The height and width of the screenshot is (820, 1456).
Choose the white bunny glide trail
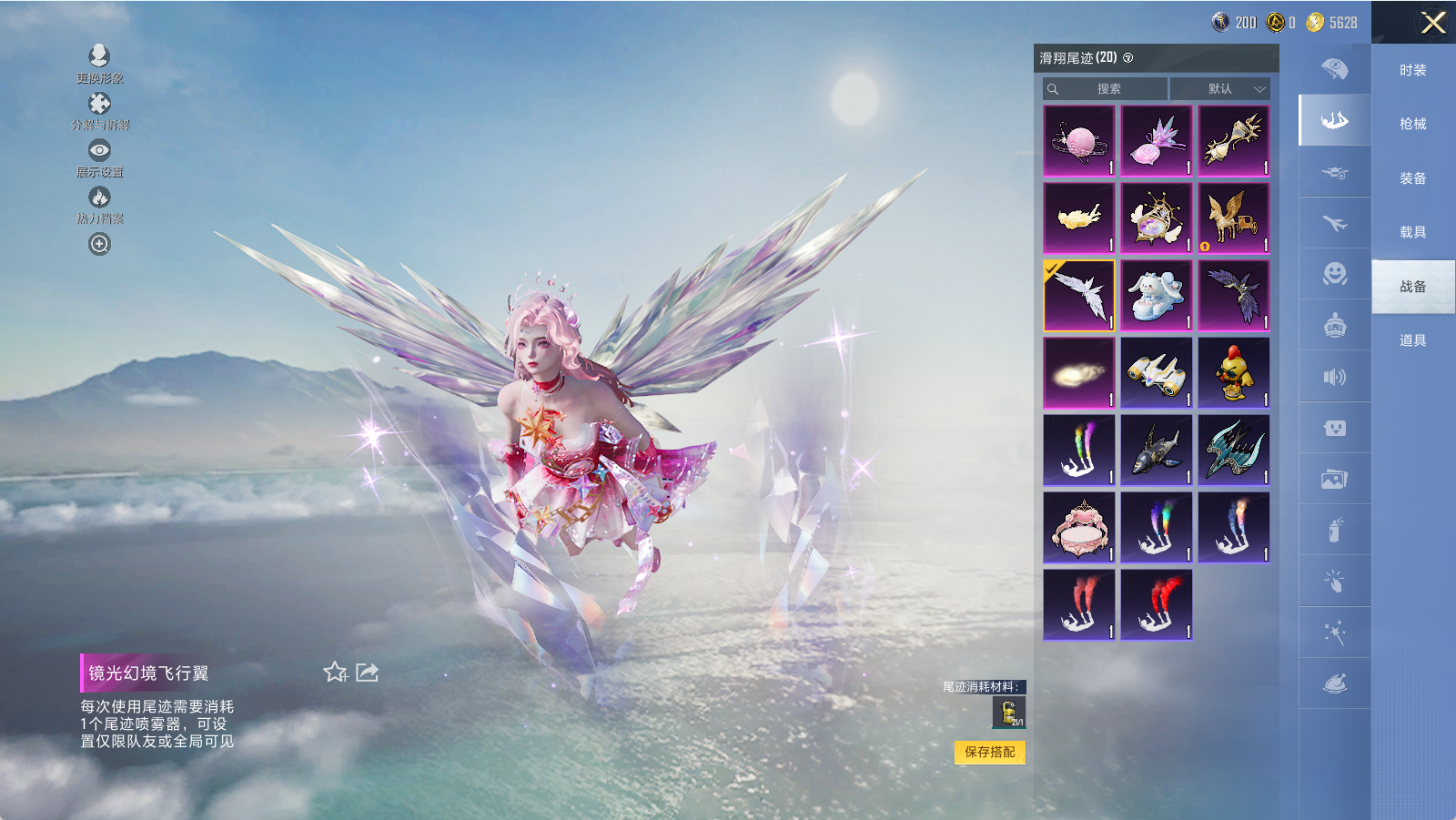[1156, 296]
